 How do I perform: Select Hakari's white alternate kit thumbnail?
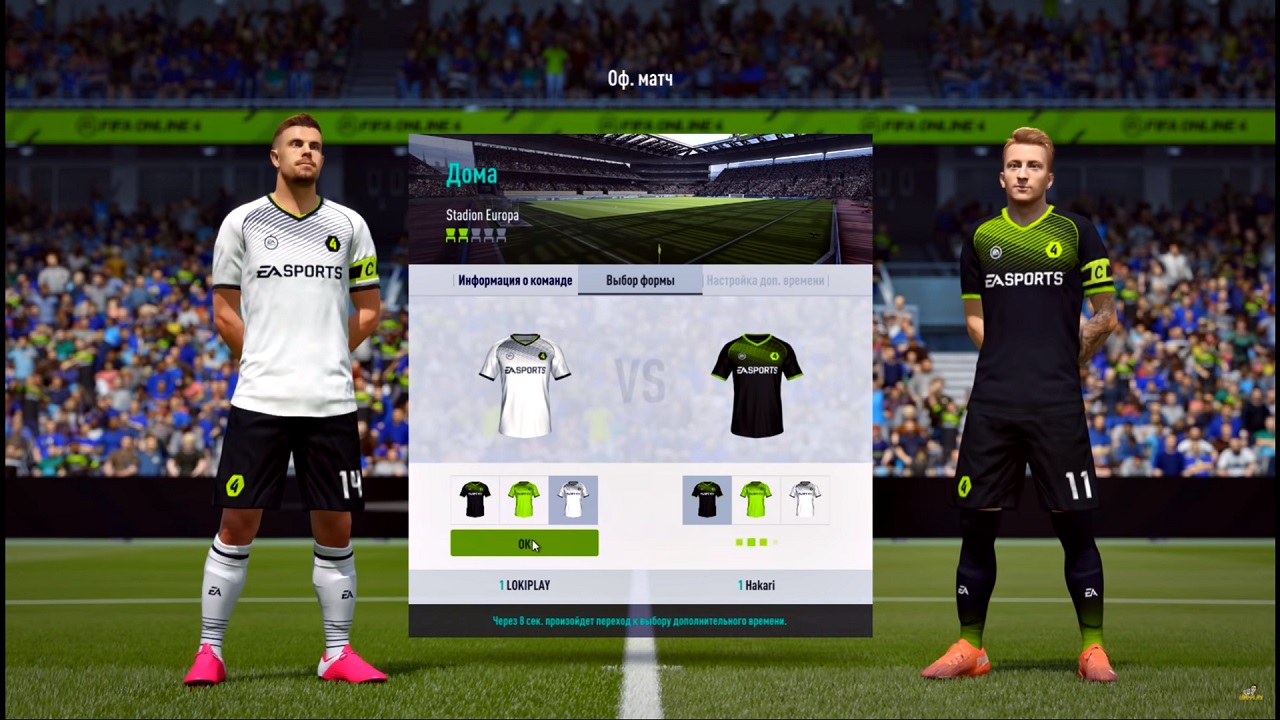[805, 499]
